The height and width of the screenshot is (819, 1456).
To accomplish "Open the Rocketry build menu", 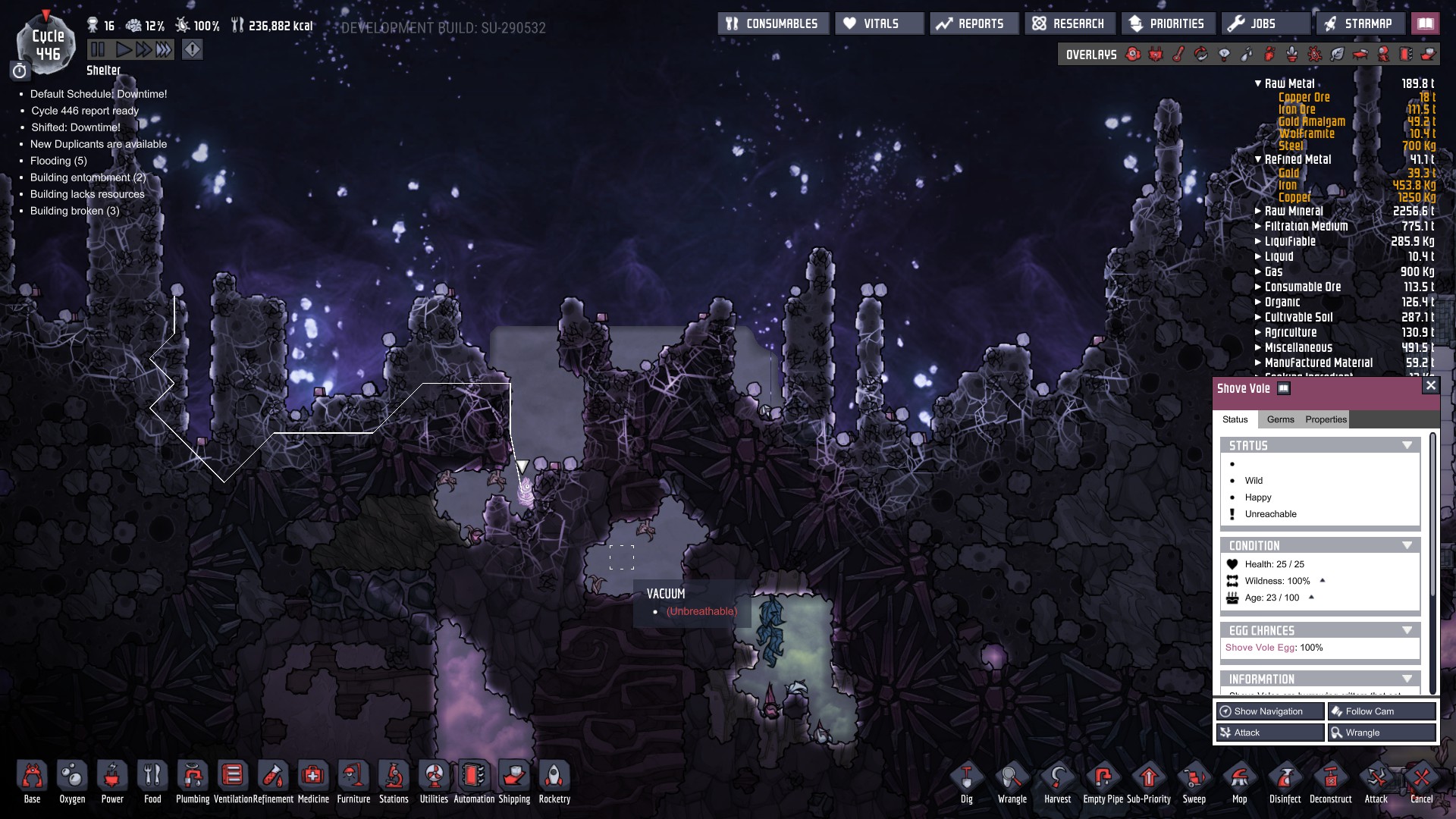I will (x=554, y=780).
